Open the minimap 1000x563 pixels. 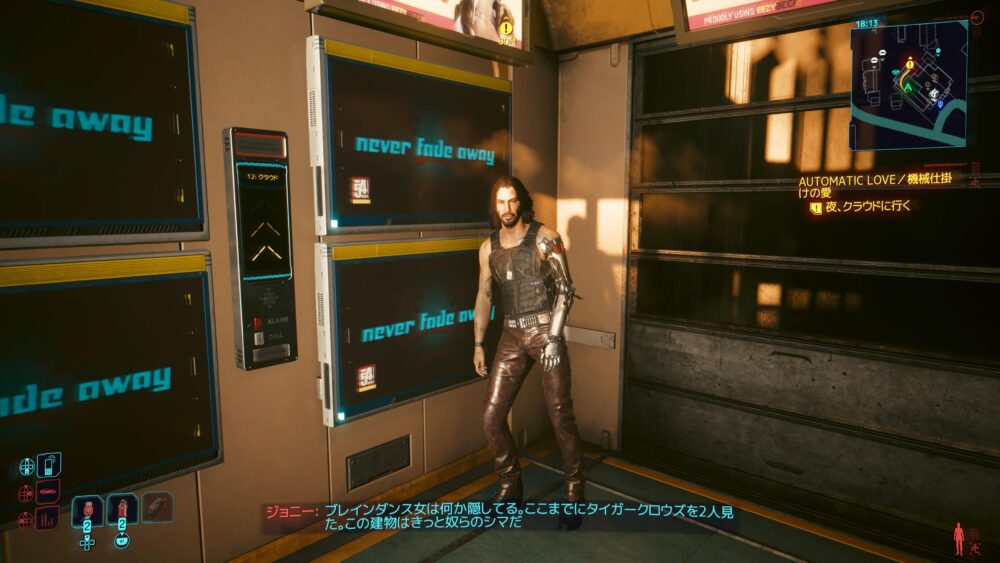click(908, 85)
